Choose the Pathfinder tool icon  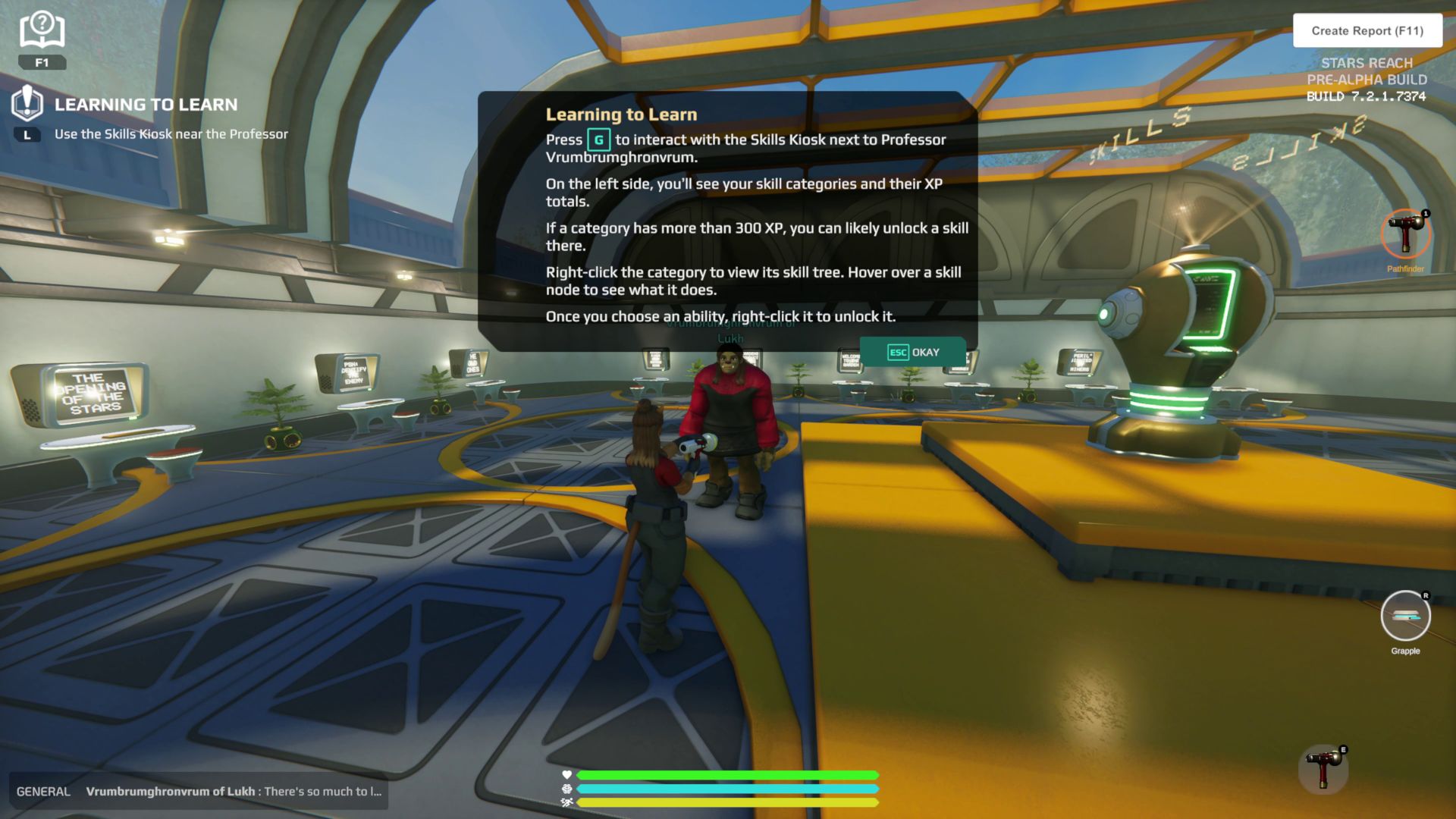click(1405, 235)
